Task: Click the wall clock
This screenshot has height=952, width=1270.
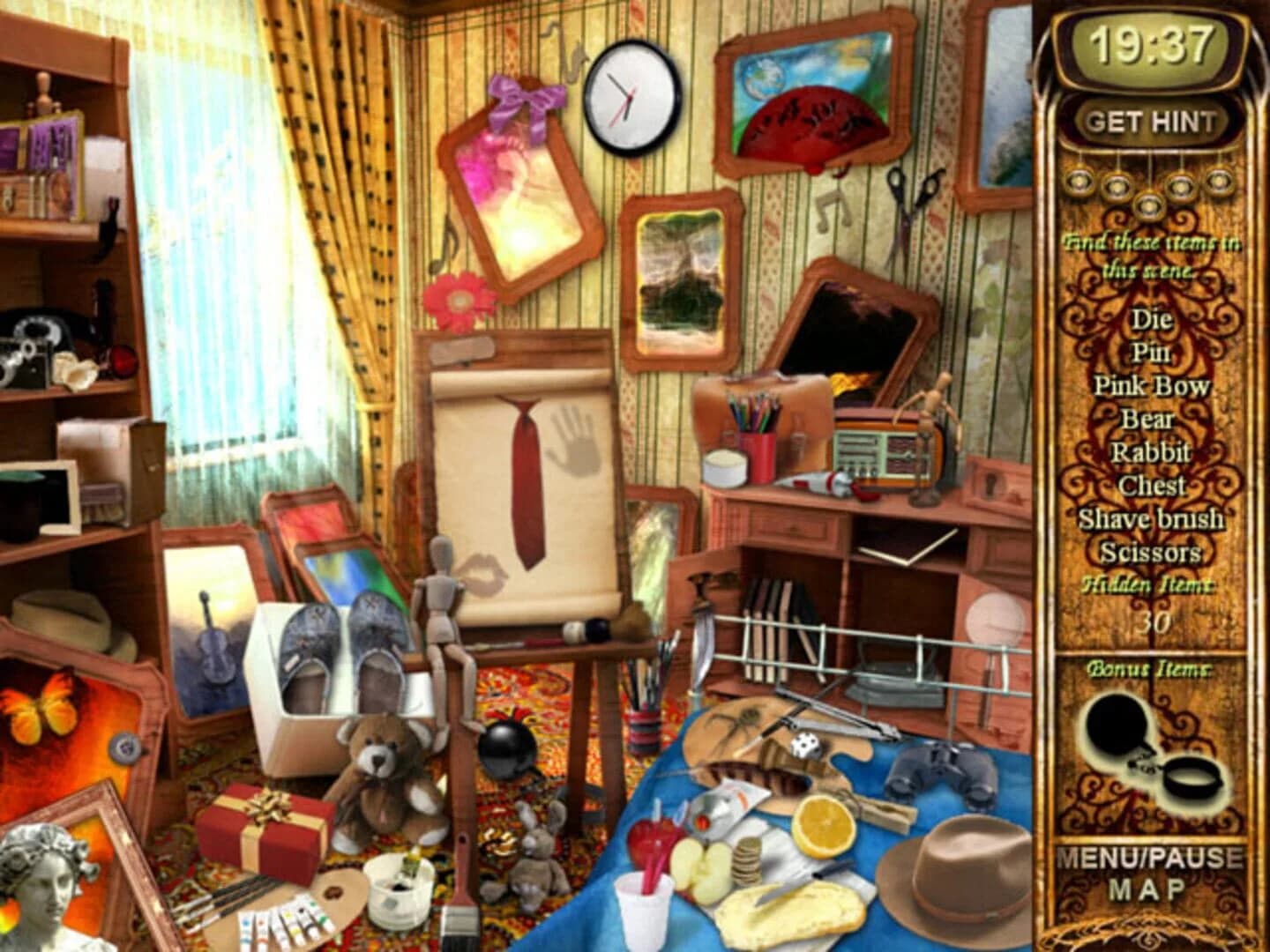Action: point(628,97)
